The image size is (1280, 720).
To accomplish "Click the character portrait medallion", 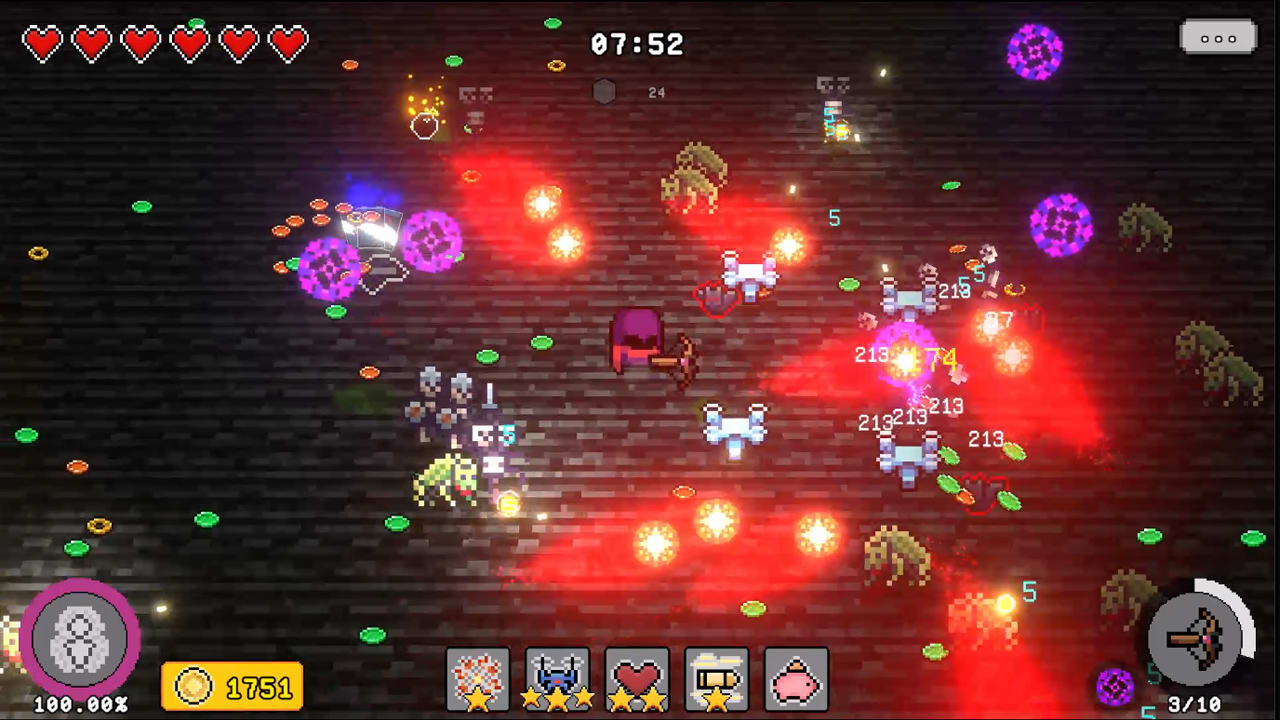I will click(x=80, y=640).
